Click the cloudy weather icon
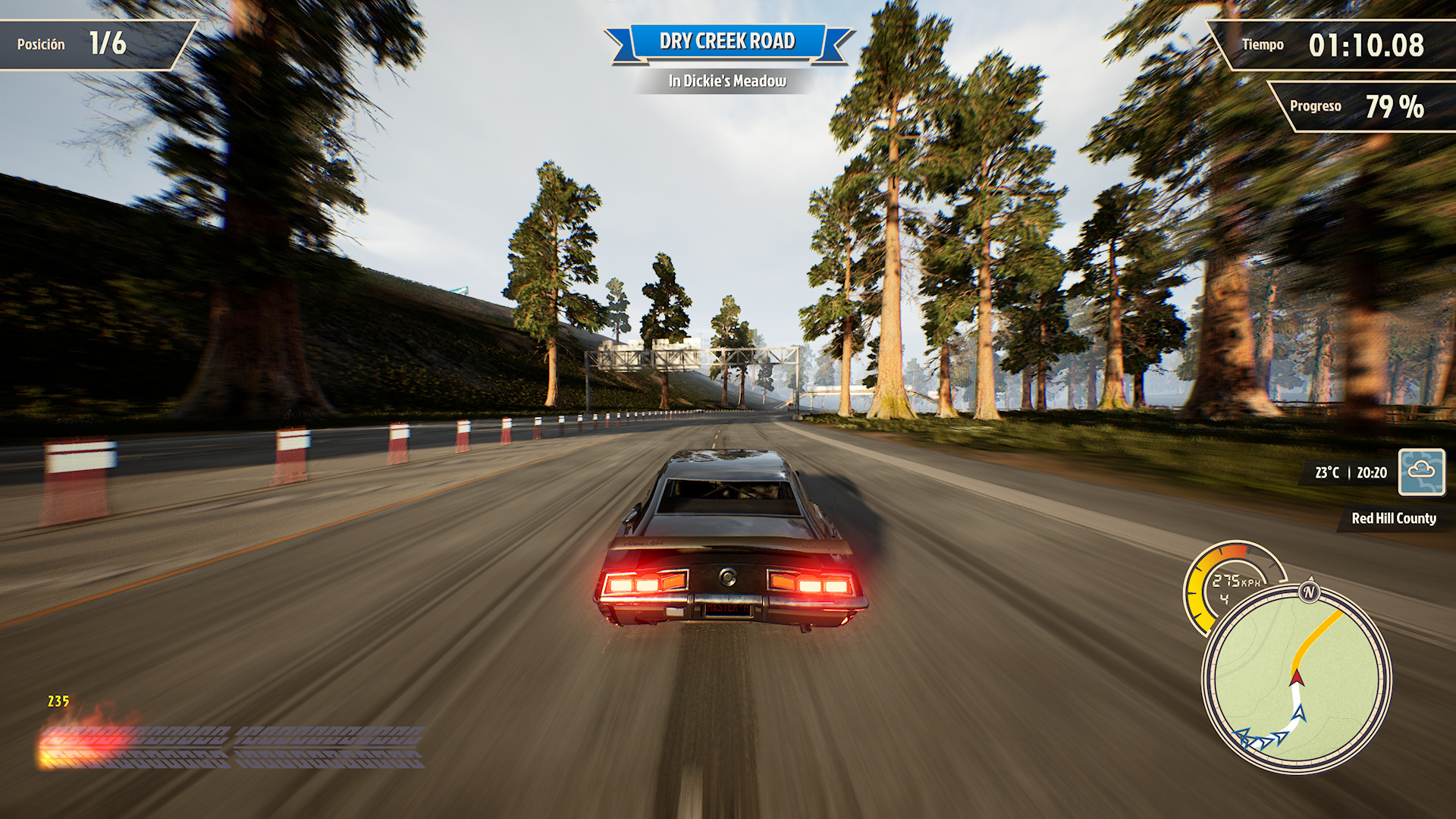 point(1421,472)
